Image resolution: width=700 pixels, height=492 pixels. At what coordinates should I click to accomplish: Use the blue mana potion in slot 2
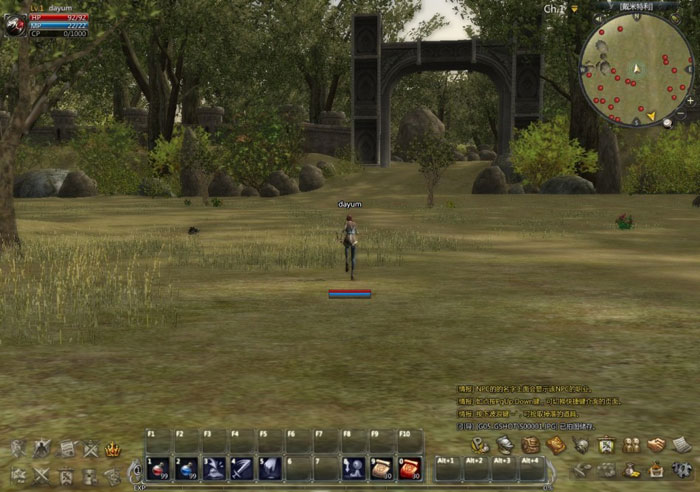pyautogui.click(x=186, y=467)
